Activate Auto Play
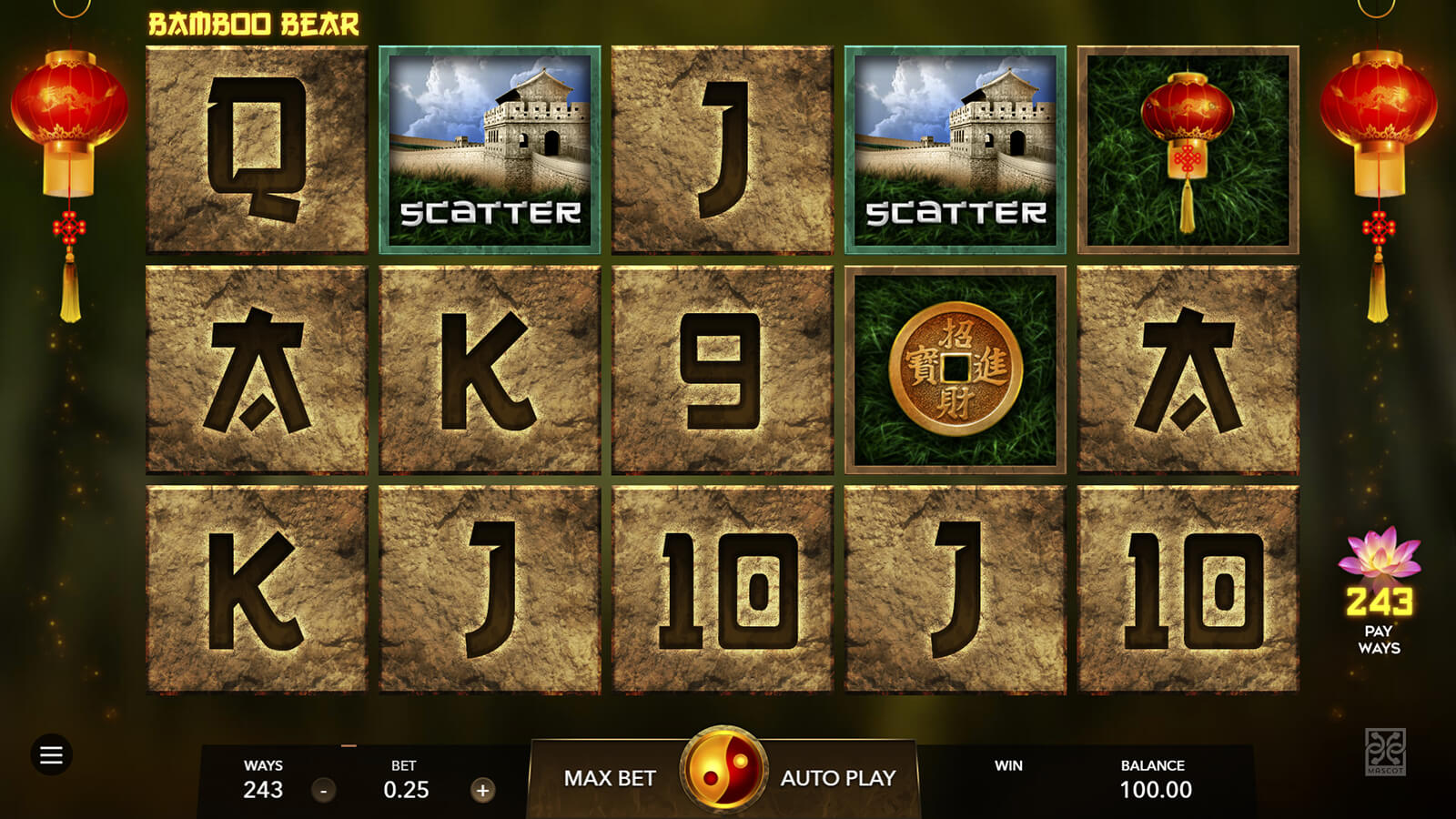This screenshot has height=819, width=1456. 838,778
